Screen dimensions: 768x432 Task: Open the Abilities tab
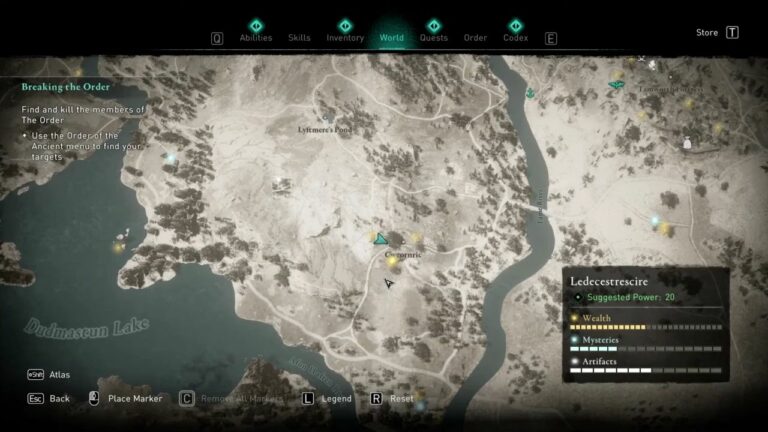coord(255,37)
